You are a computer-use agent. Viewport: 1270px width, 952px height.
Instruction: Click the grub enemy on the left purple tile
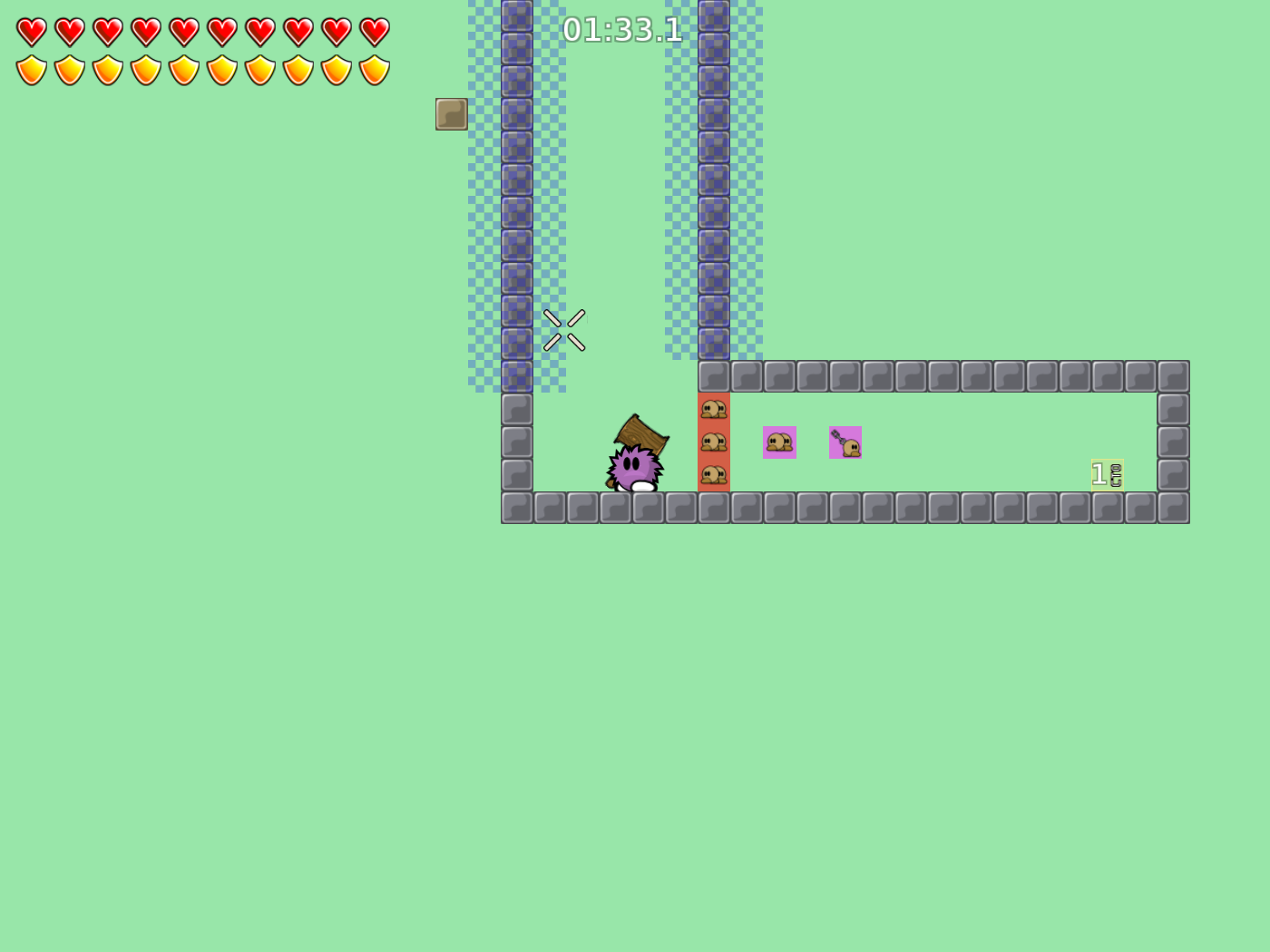[x=779, y=442]
